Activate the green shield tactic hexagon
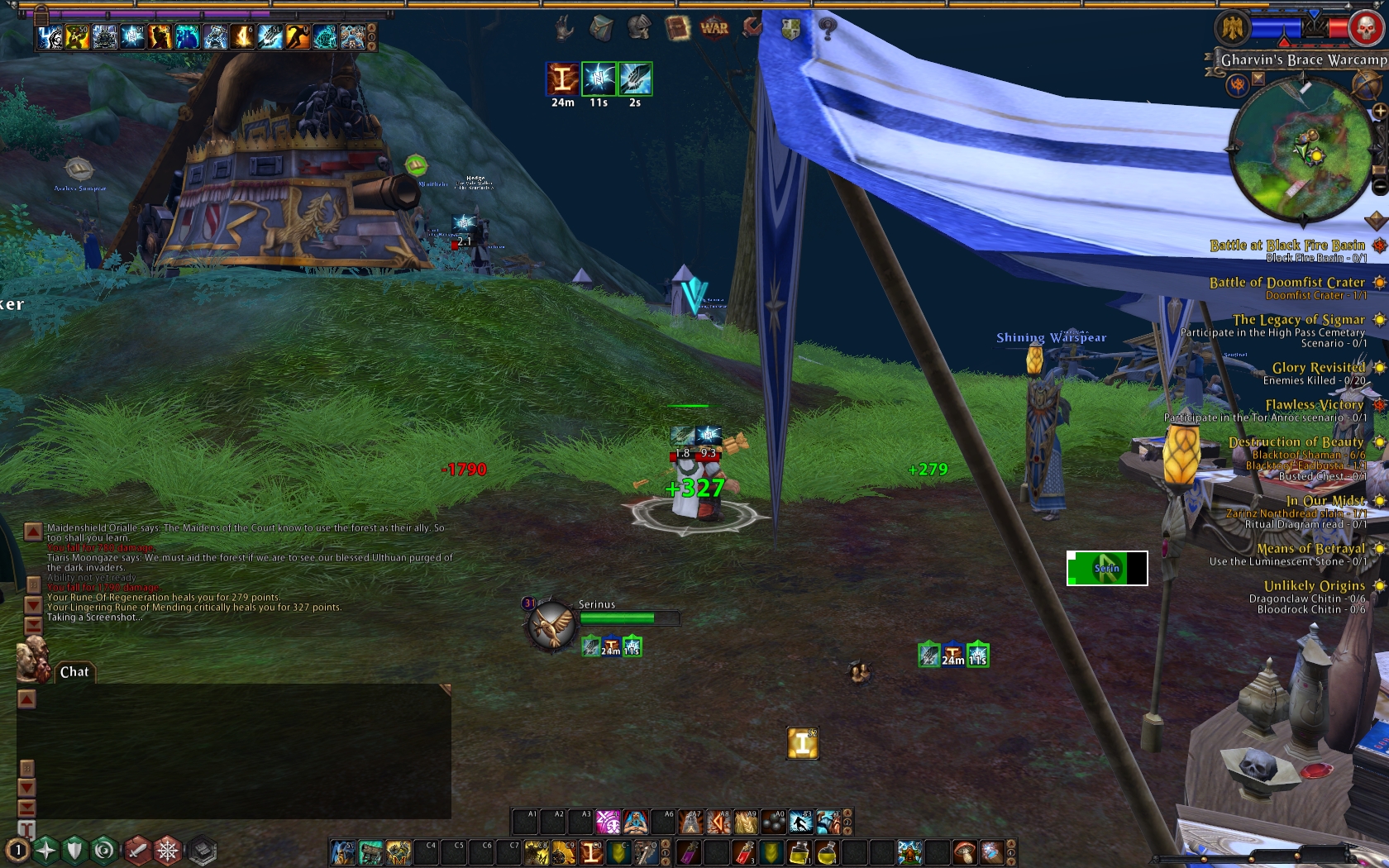The height and width of the screenshot is (868, 1389). [x=74, y=850]
